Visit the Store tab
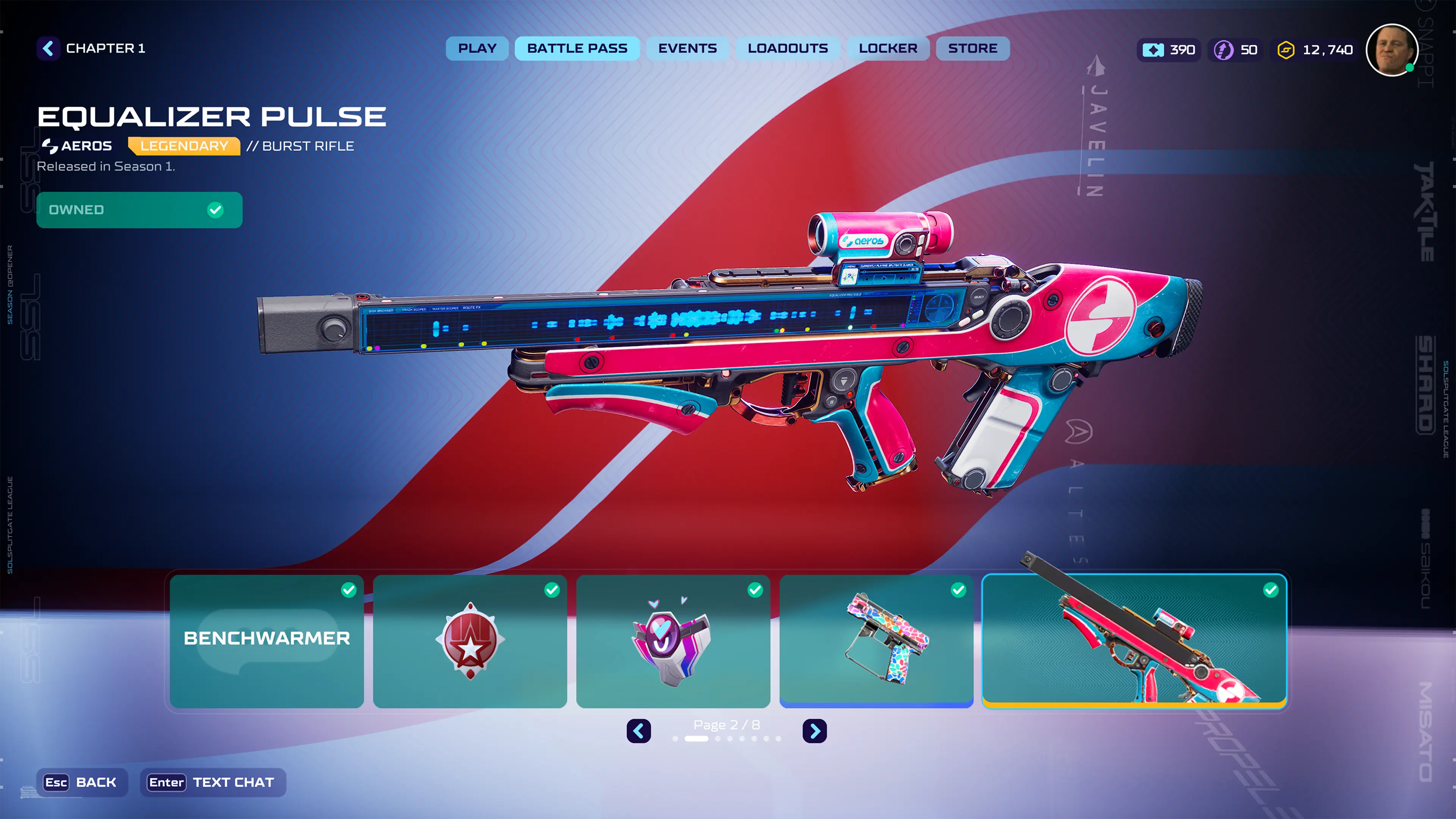Viewport: 1456px width, 819px height. [972, 49]
